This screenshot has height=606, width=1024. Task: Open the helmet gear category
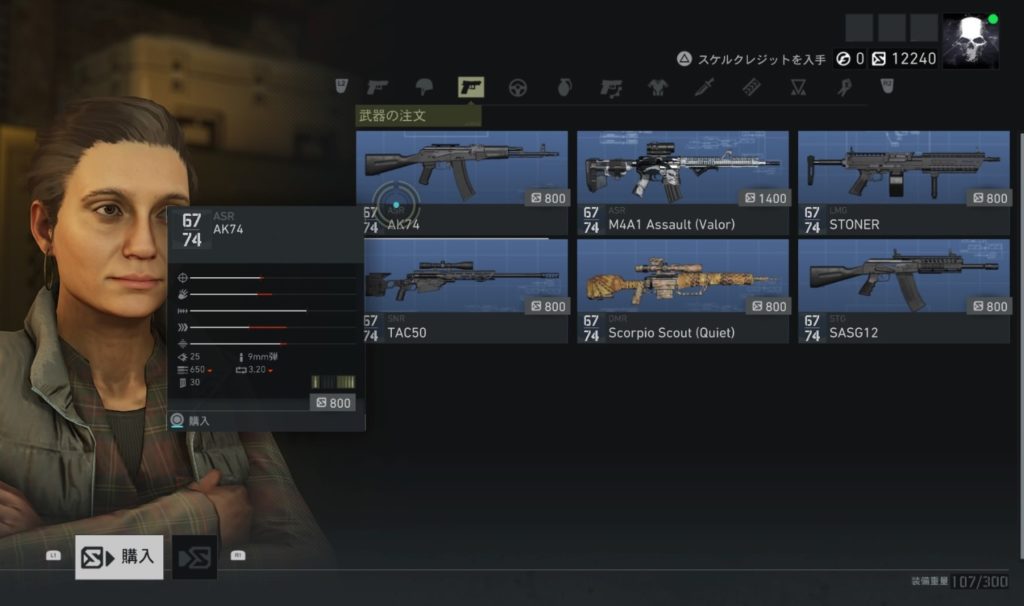coord(424,88)
